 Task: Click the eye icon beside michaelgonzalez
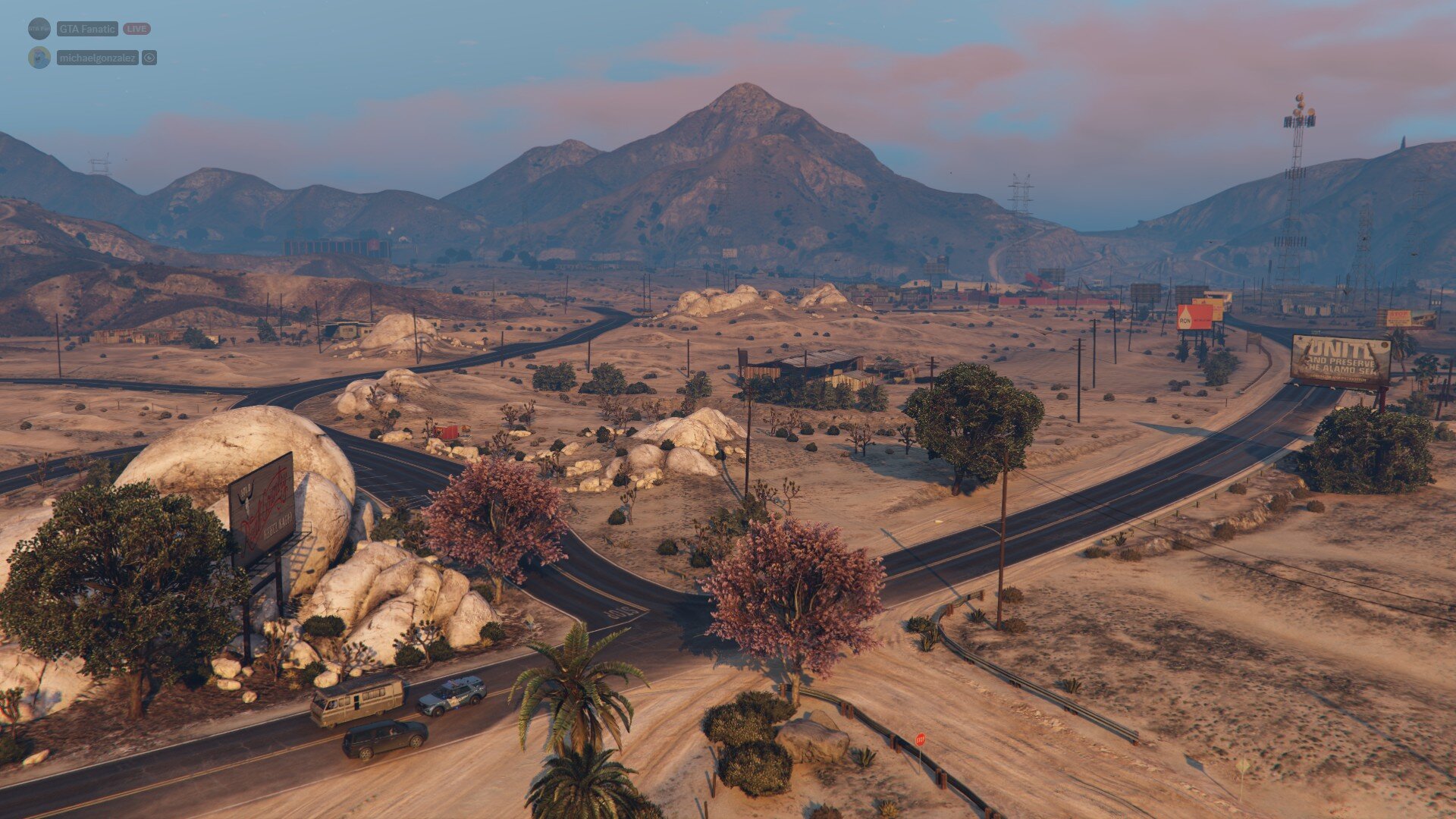[x=149, y=58]
